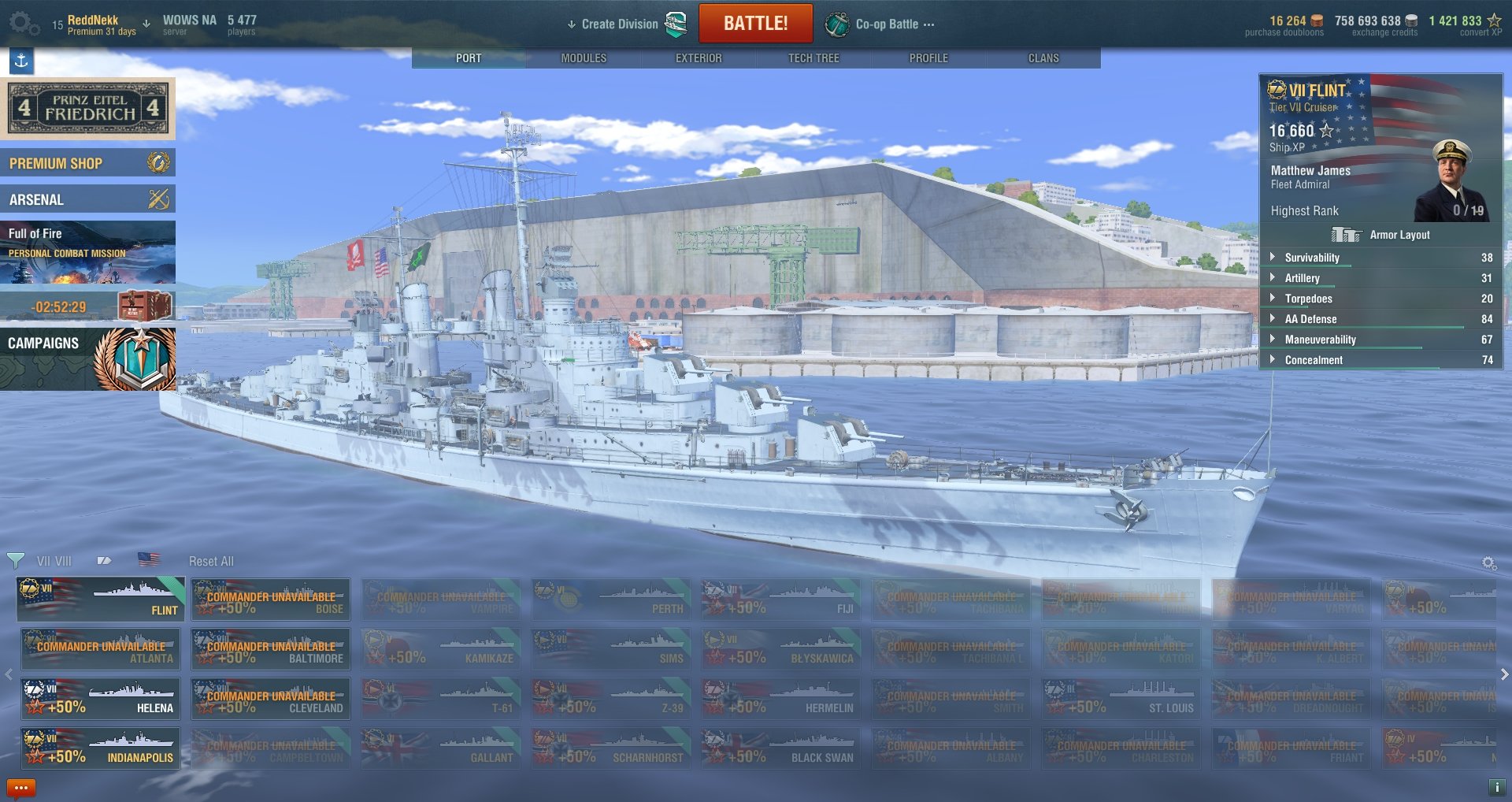Screen dimensions: 1512x802
Task: Expand the AA Defense stats
Action: point(1310,319)
